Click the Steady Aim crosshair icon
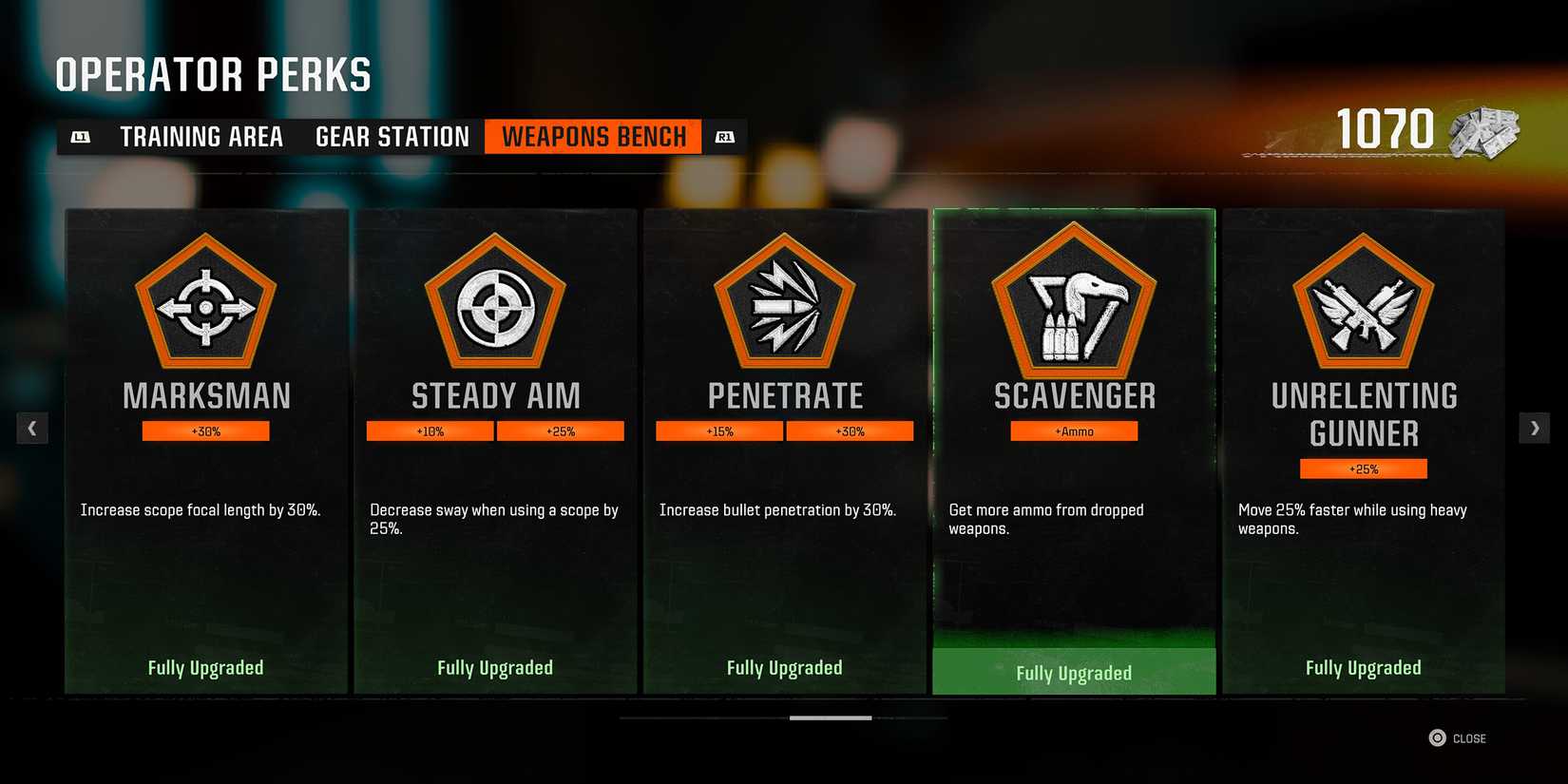 point(494,306)
